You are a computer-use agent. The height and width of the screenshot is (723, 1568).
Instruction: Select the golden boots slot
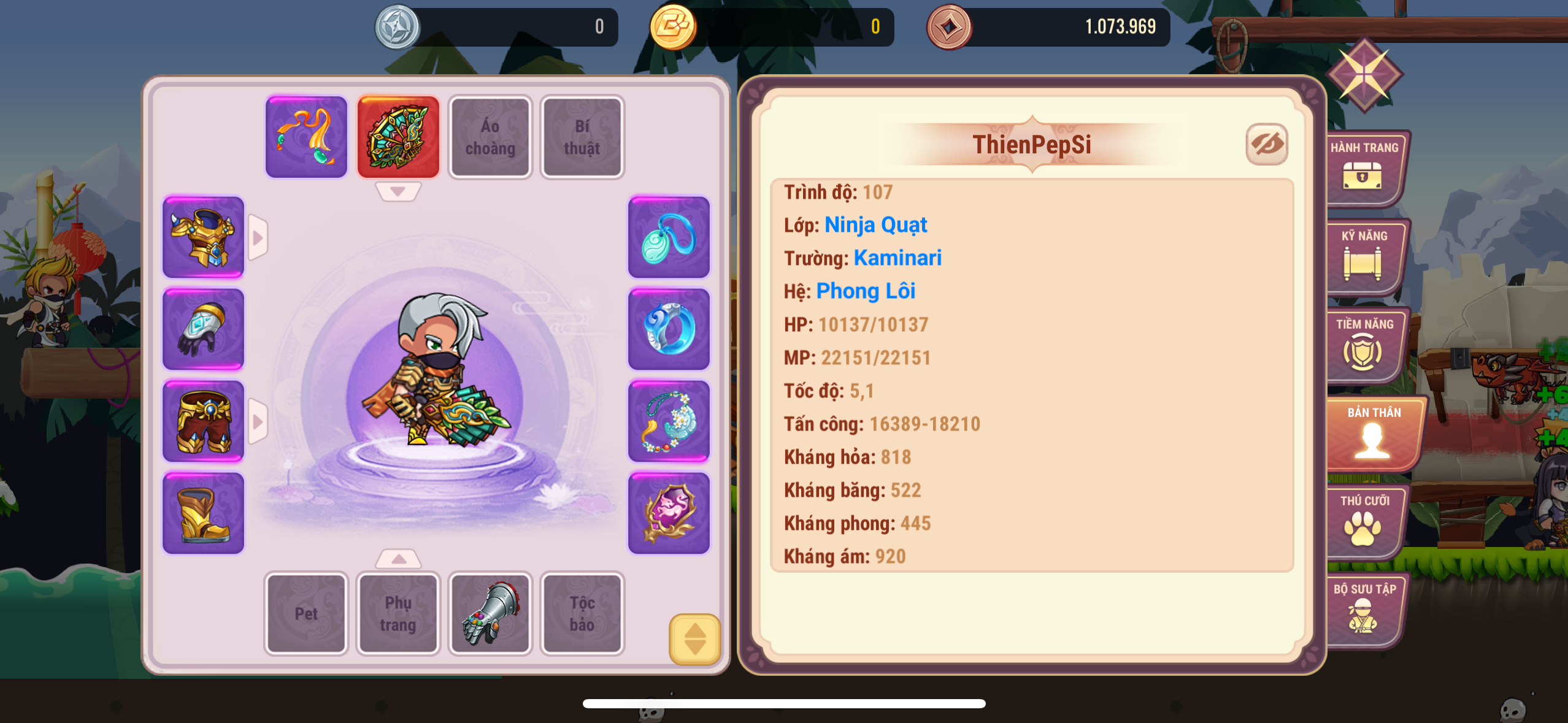click(x=203, y=513)
